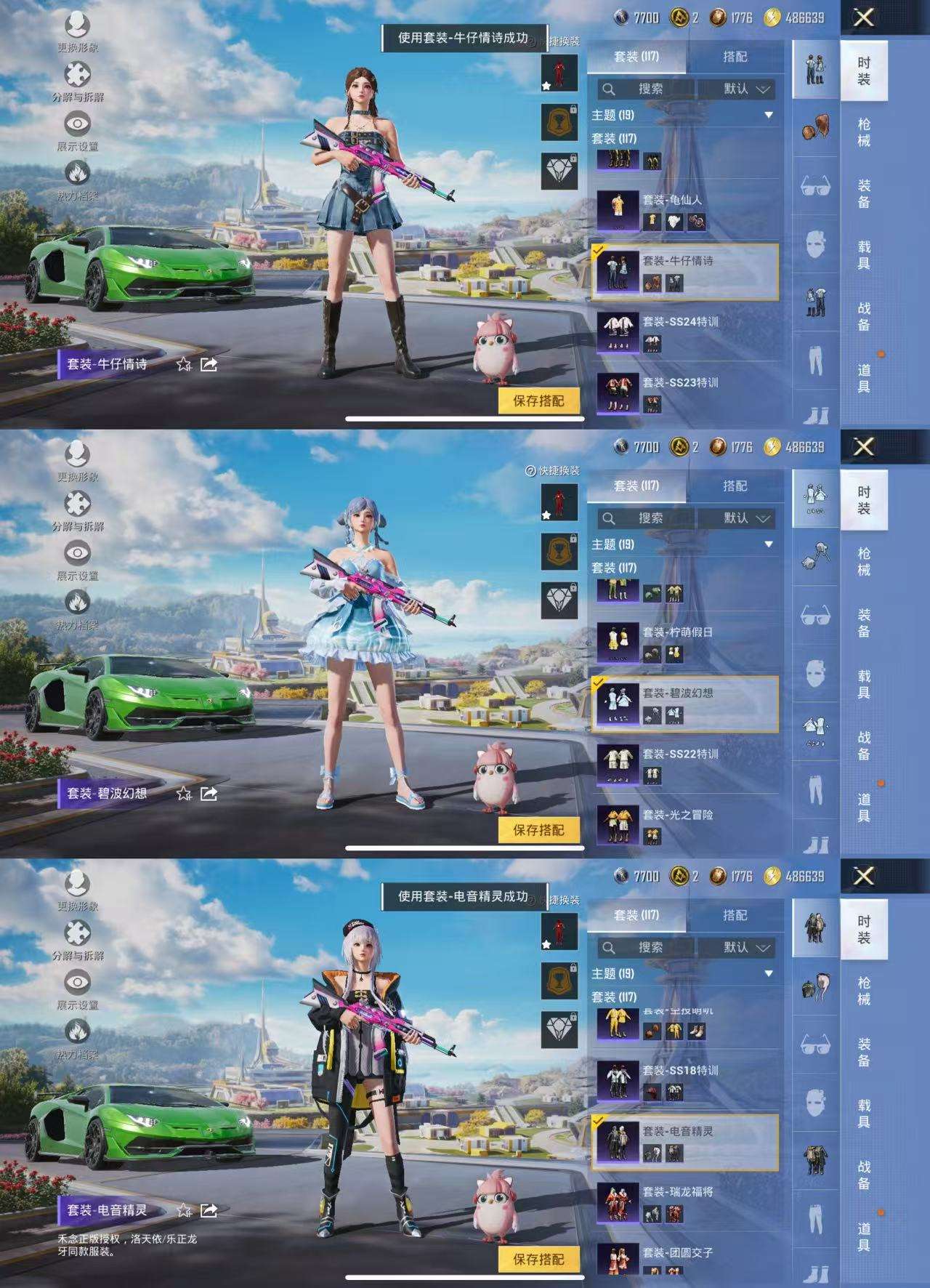Expand the 主题 list in middle panel
The width and height of the screenshot is (930, 1288).
[x=769, y=544]
